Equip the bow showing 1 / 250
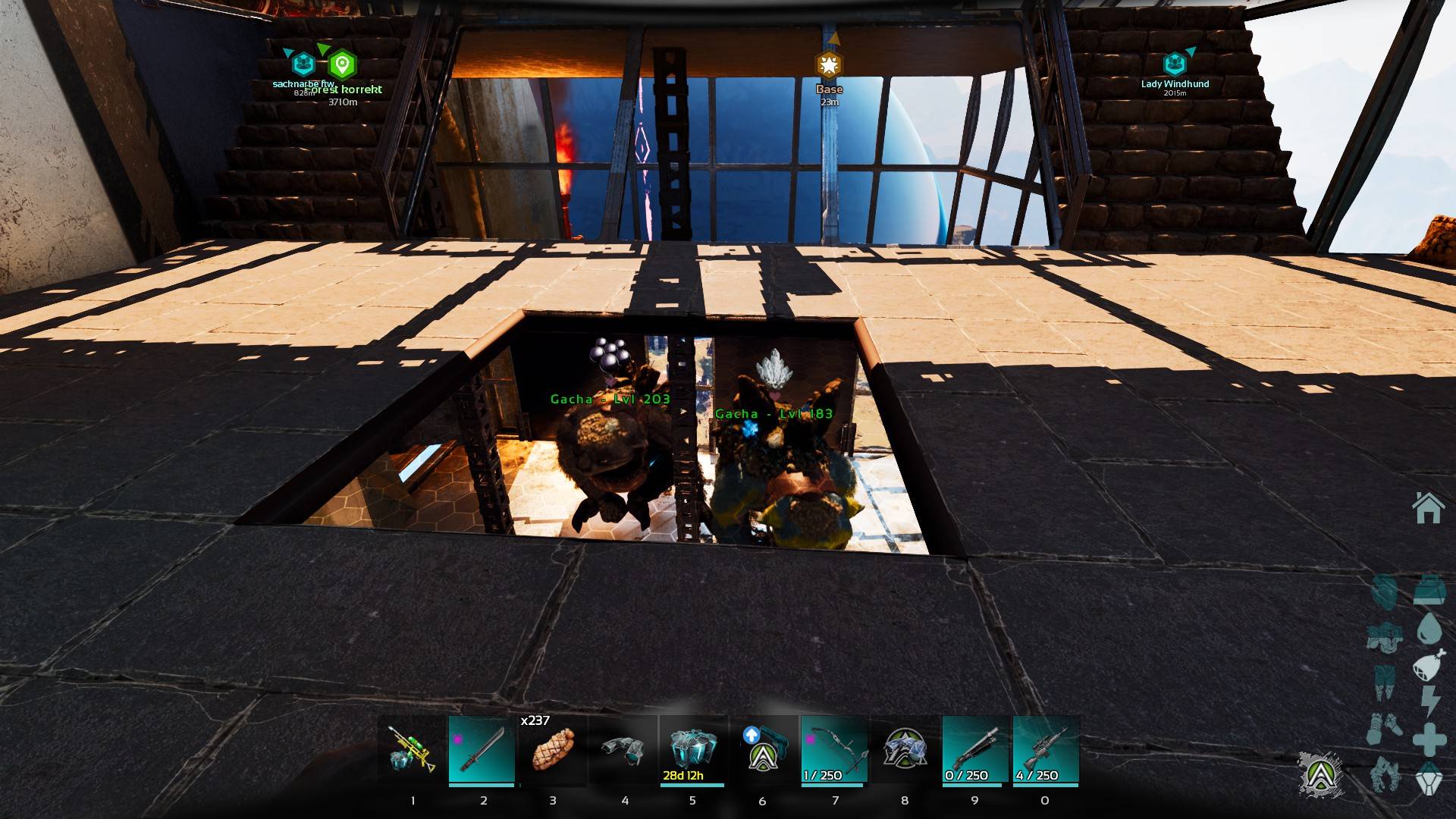This screenshot has width=1456, height=819. pyautogui.click(x=834, y=749)
